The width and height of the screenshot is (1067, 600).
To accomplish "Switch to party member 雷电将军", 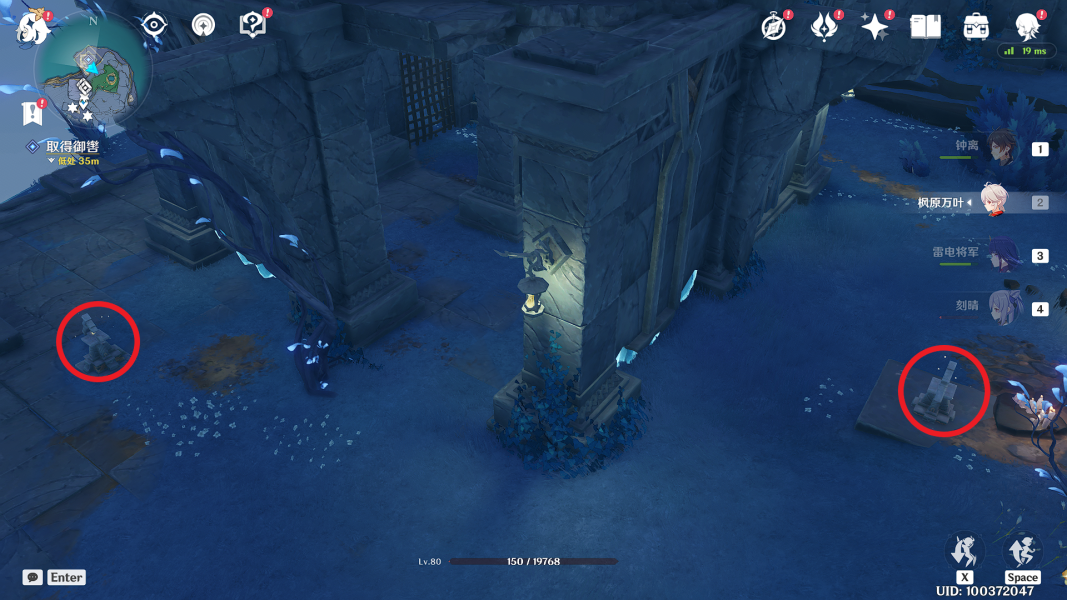I will coord(1001,255).
